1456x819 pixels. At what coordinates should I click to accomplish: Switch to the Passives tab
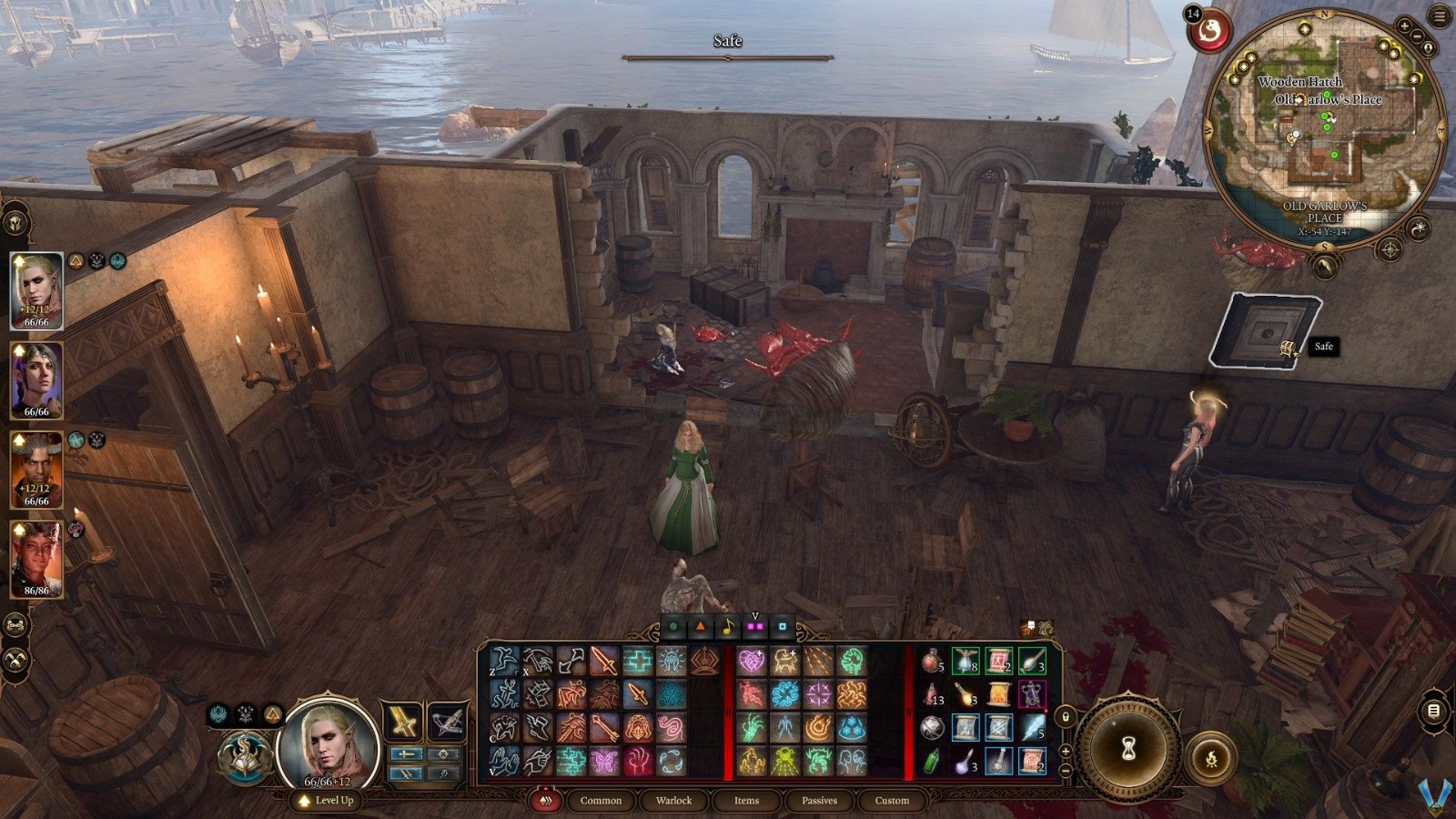tap(819, 801)
